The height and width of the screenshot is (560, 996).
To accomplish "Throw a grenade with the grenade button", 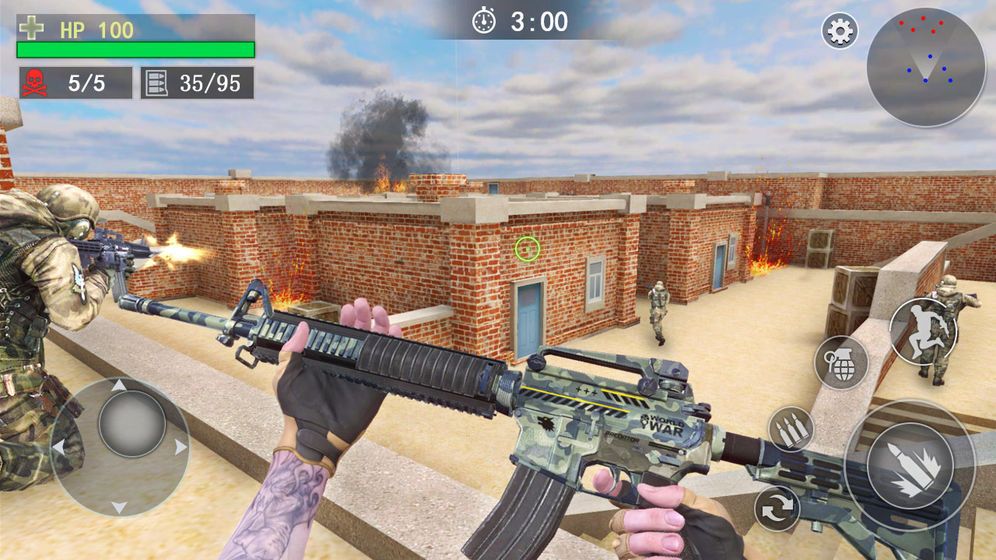I will [x=841, y=362].
